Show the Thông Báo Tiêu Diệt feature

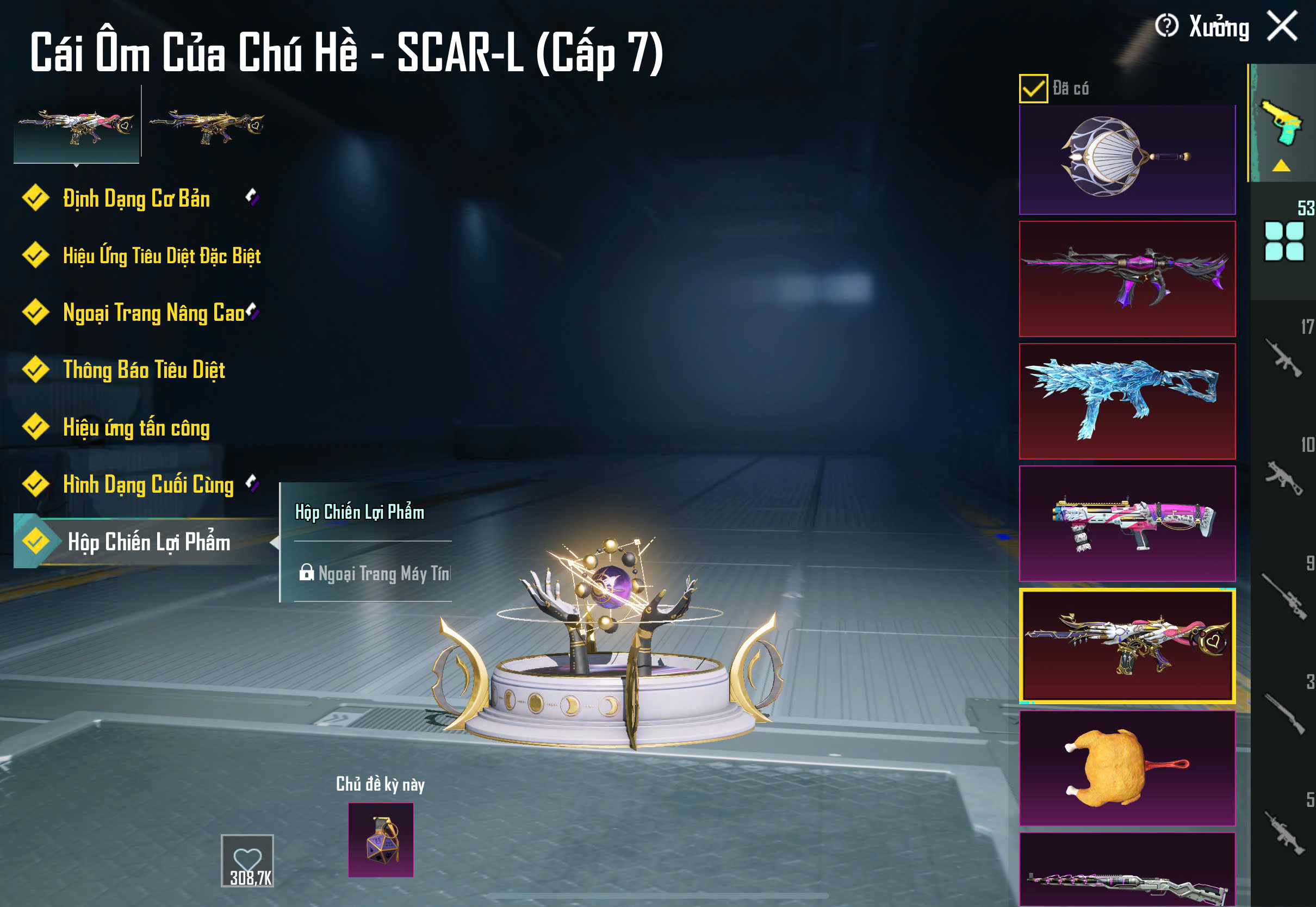(x=144, y=370)
